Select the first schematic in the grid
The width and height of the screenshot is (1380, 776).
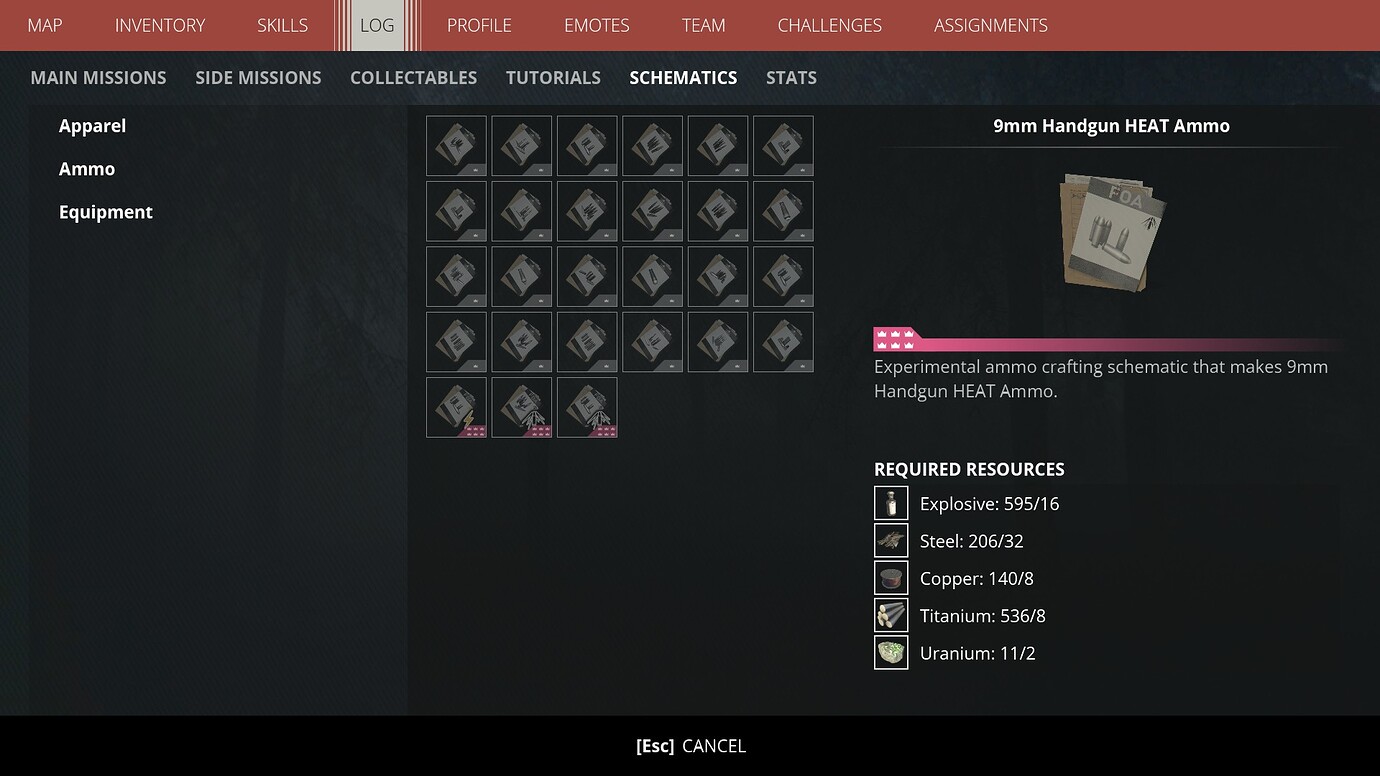(x=456, y=146)
